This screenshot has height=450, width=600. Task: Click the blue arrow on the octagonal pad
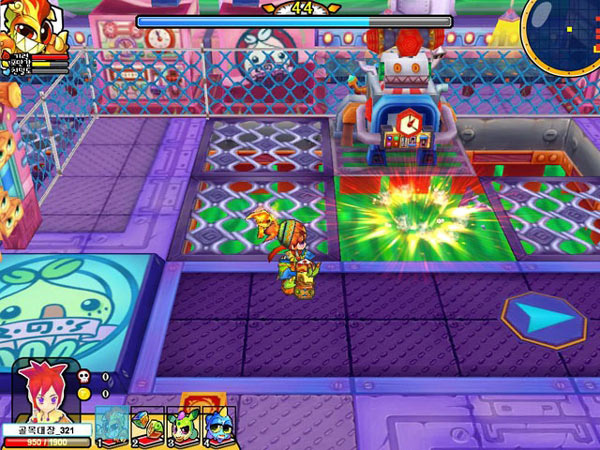pyautogui.click(x=545, y=318)
